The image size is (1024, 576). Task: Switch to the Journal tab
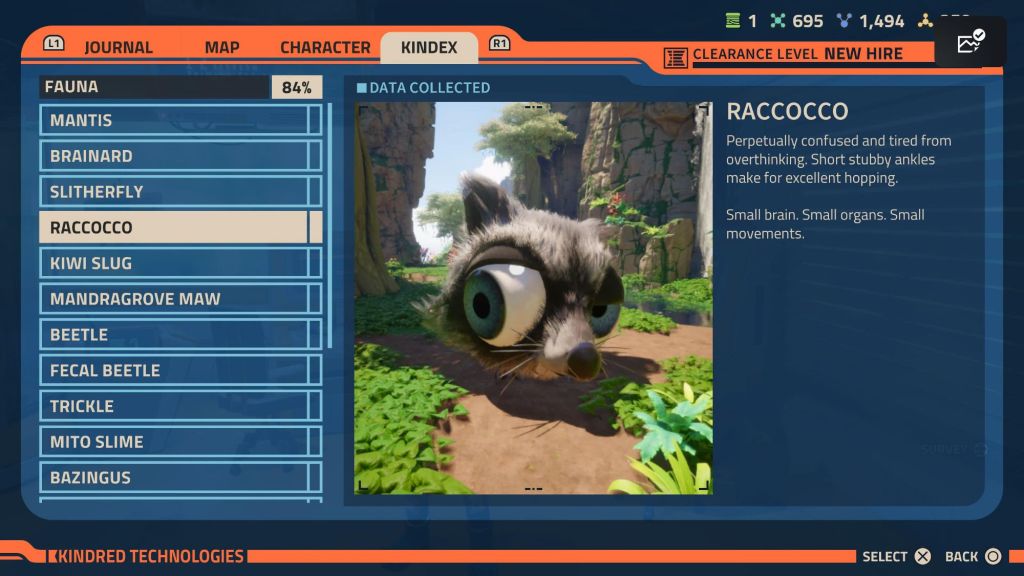(118, 47)
